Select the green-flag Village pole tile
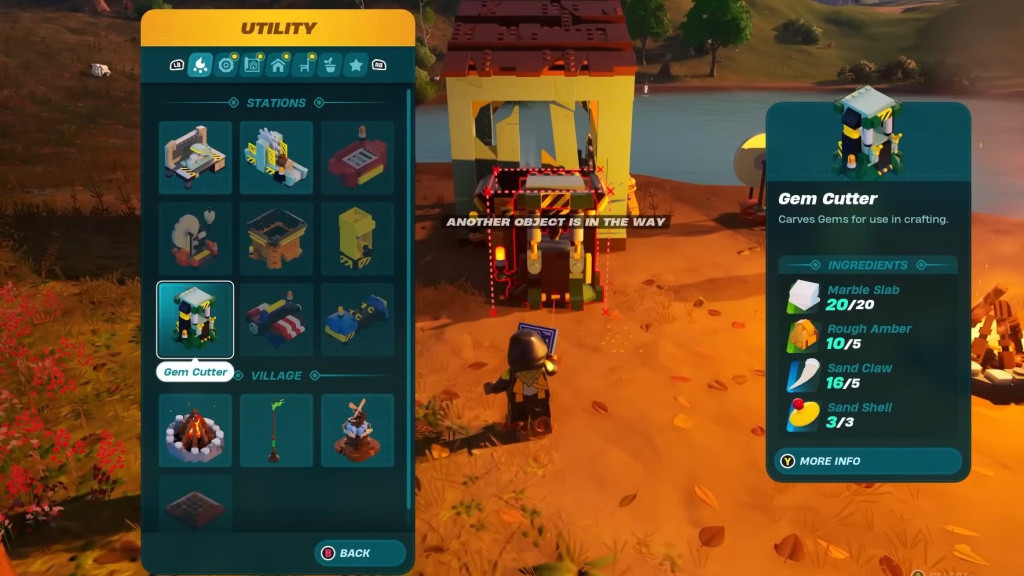1024x576 pixels. click(x=276, y=430)
